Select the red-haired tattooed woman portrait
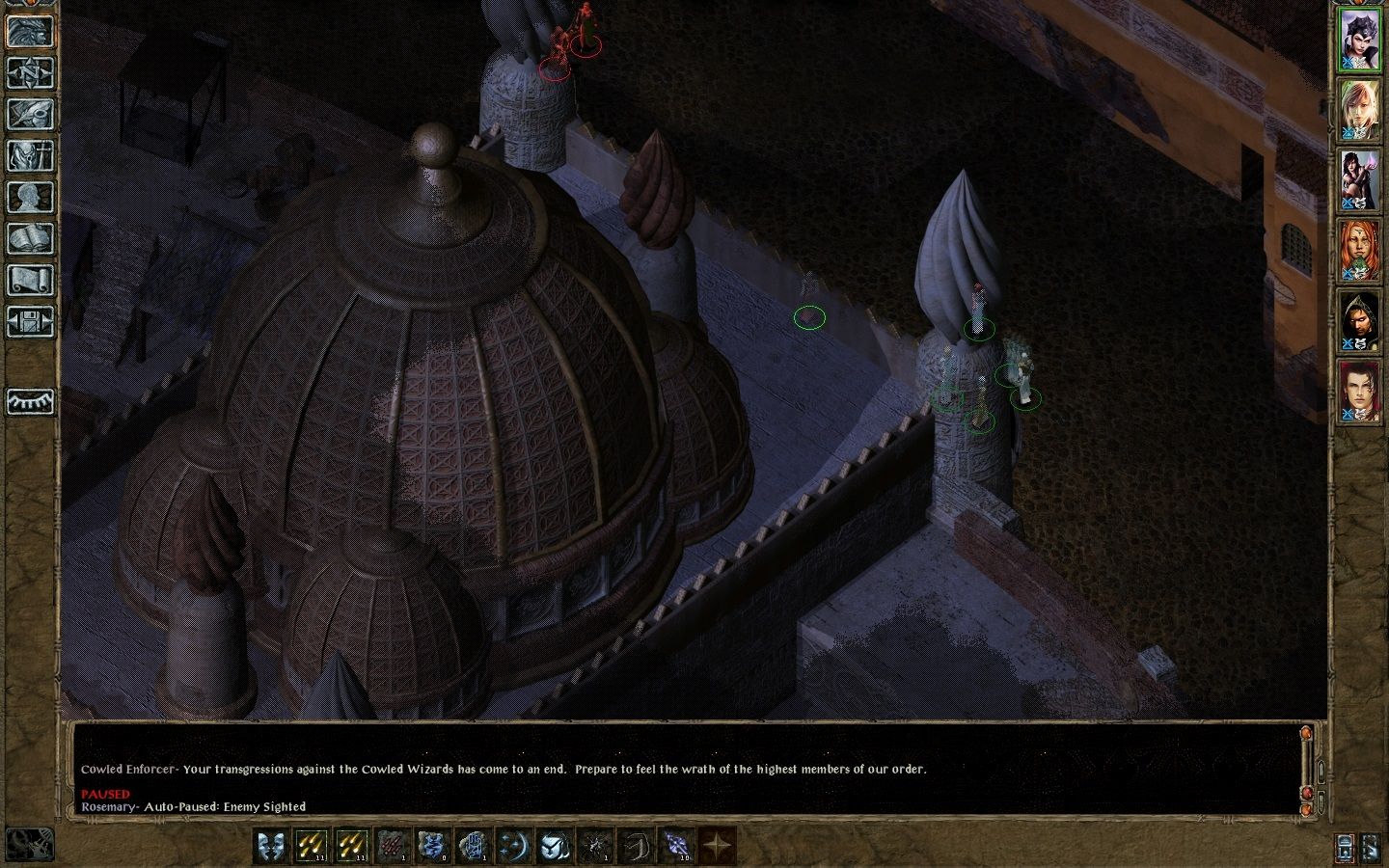This screenshot has height=868, width=1389. (1359, 251)
